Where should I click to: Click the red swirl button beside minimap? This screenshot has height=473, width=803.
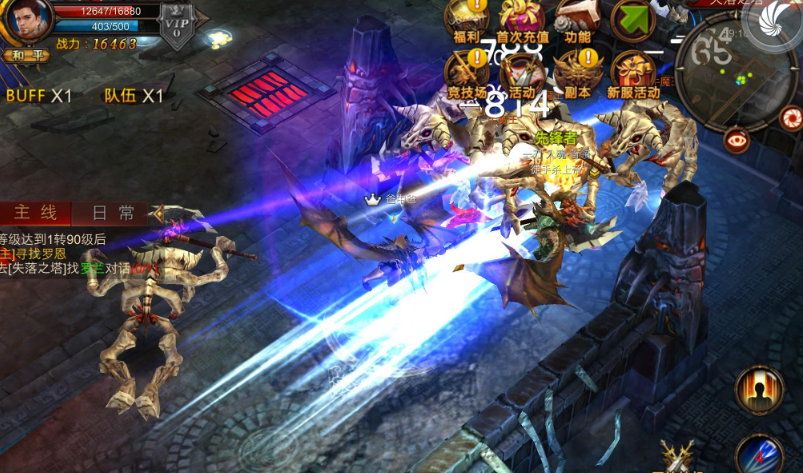pyautogui.click(x=790, y=118)
